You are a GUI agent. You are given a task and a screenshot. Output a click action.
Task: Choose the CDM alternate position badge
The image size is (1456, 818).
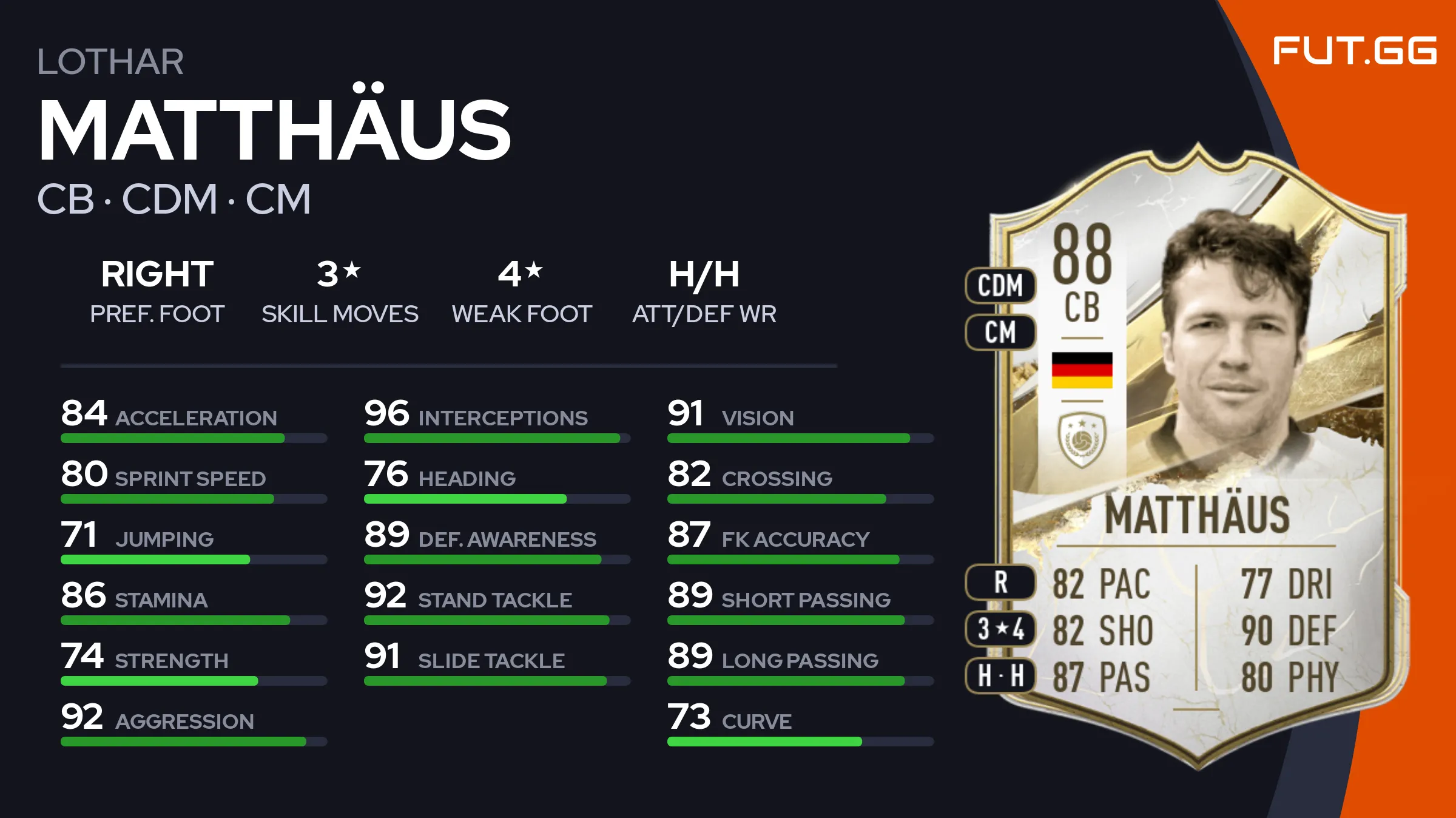click(x=1000, y=285)
